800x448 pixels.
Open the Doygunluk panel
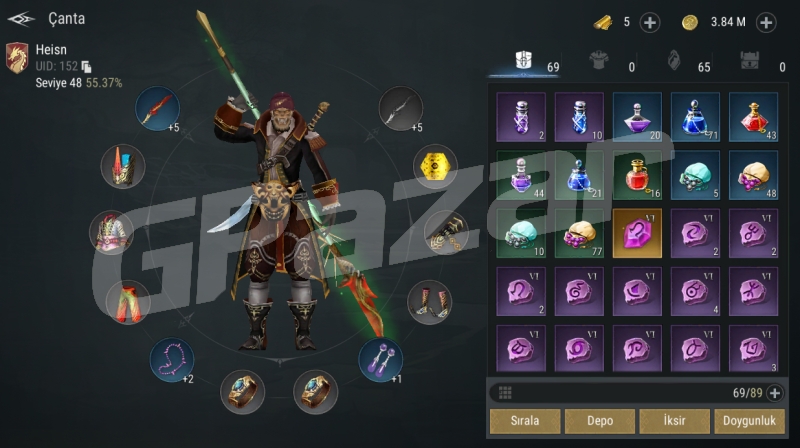[749, 421]
